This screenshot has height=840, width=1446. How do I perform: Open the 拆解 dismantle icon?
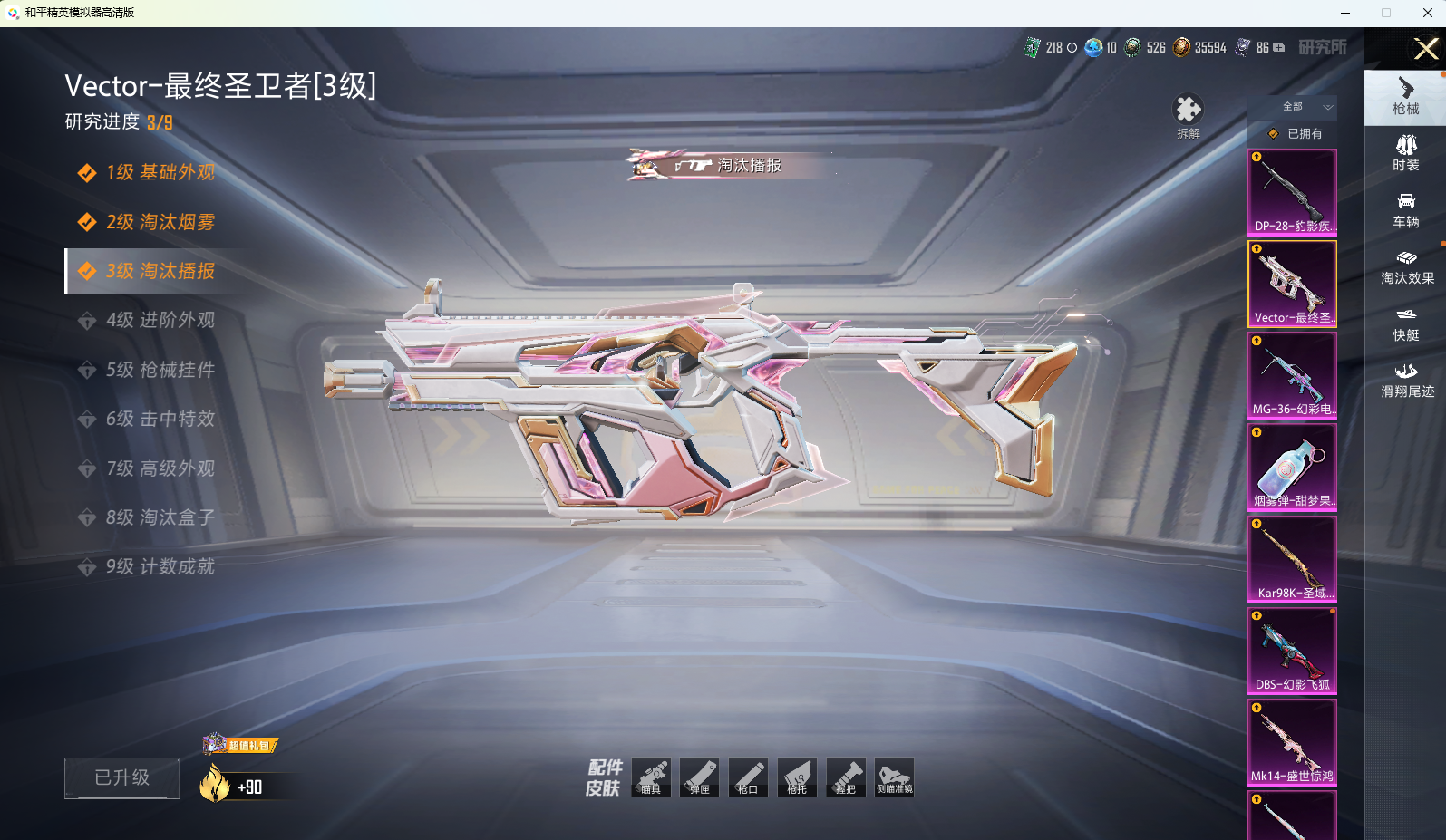(x=1188, y=116)
